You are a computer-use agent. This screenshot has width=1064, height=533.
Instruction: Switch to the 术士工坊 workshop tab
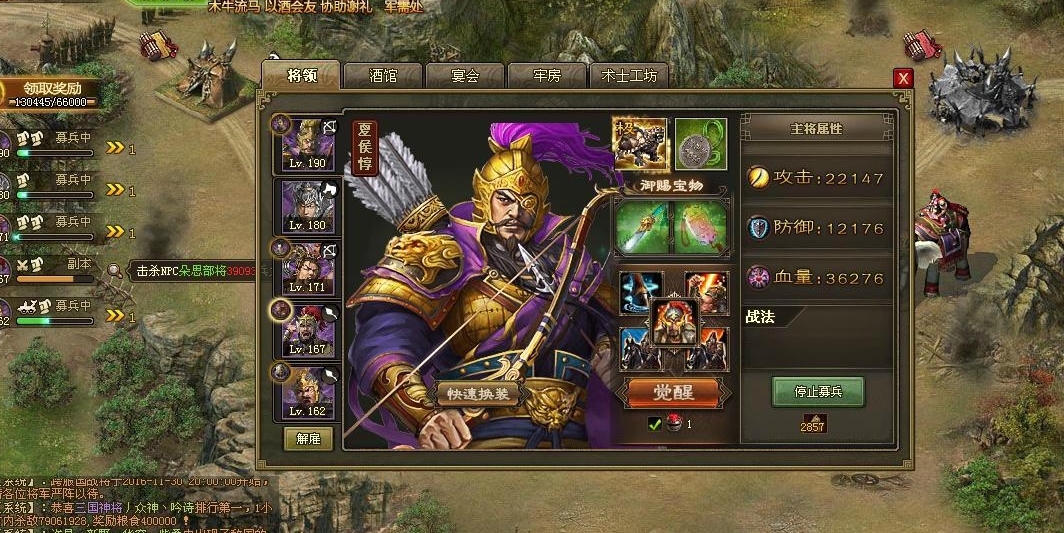629,76
